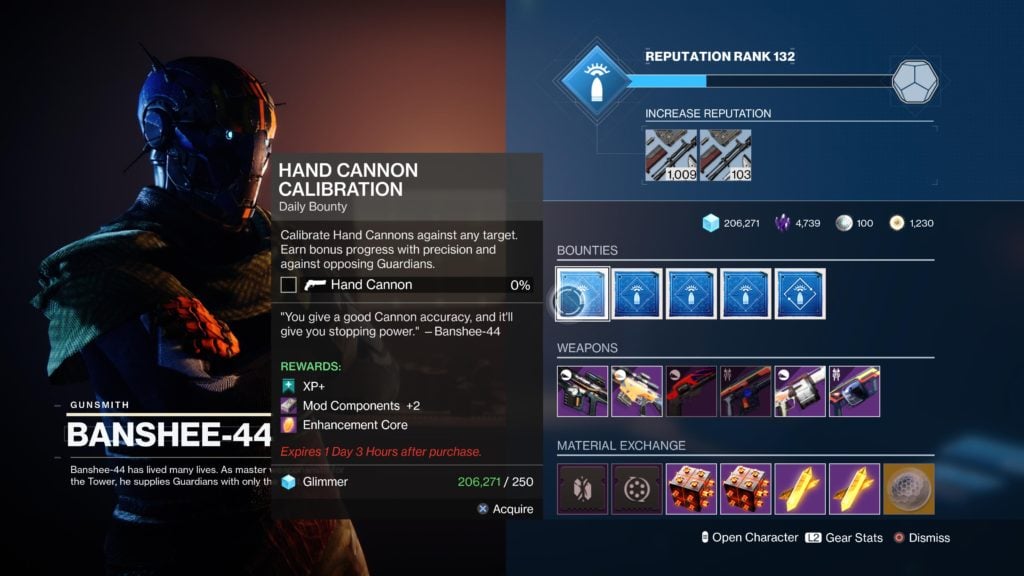Choose the bounty with the diamond-framed bullet icon
1024x576 pixels.
800,294
